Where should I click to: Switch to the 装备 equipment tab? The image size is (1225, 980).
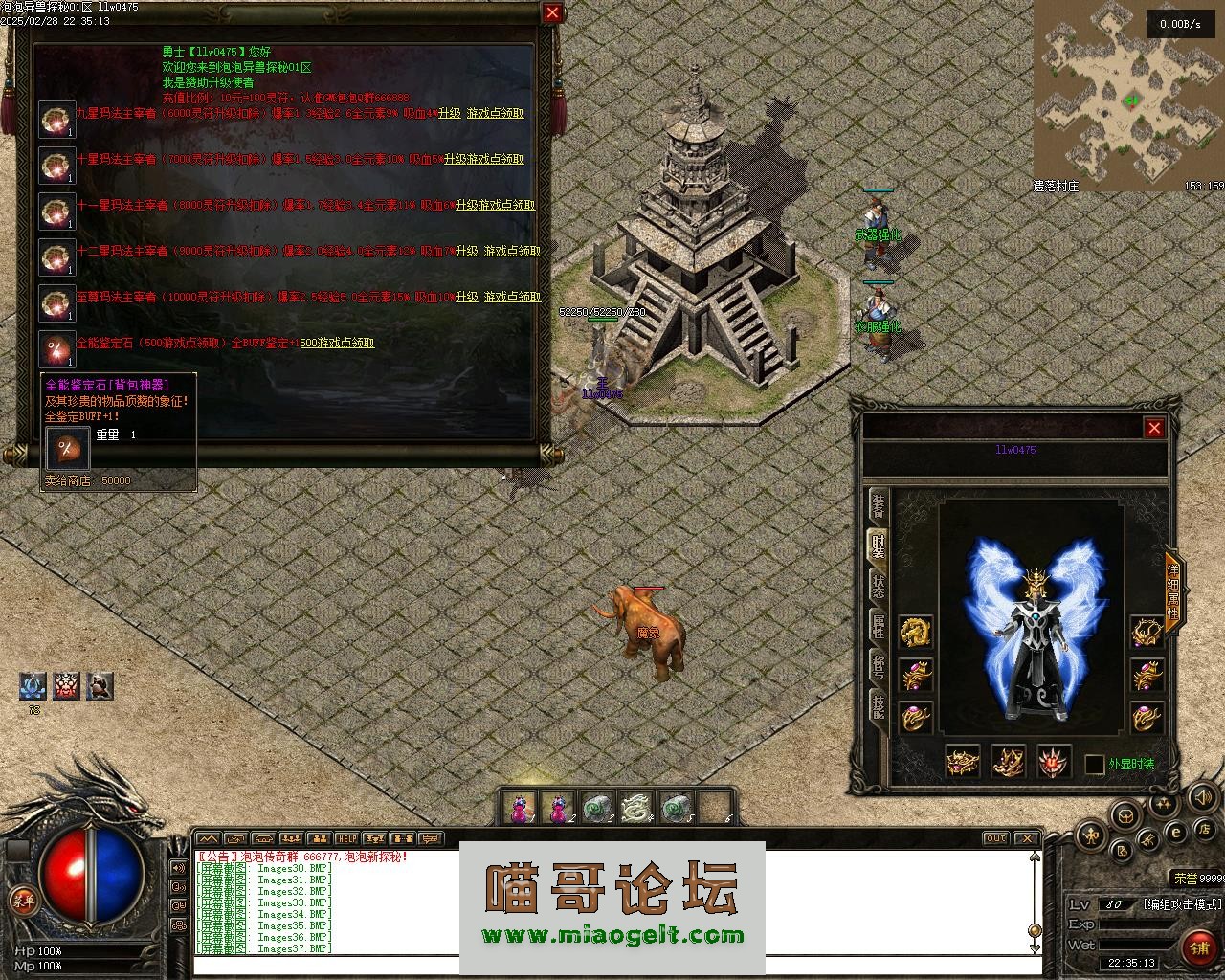[x=878, y=505]
